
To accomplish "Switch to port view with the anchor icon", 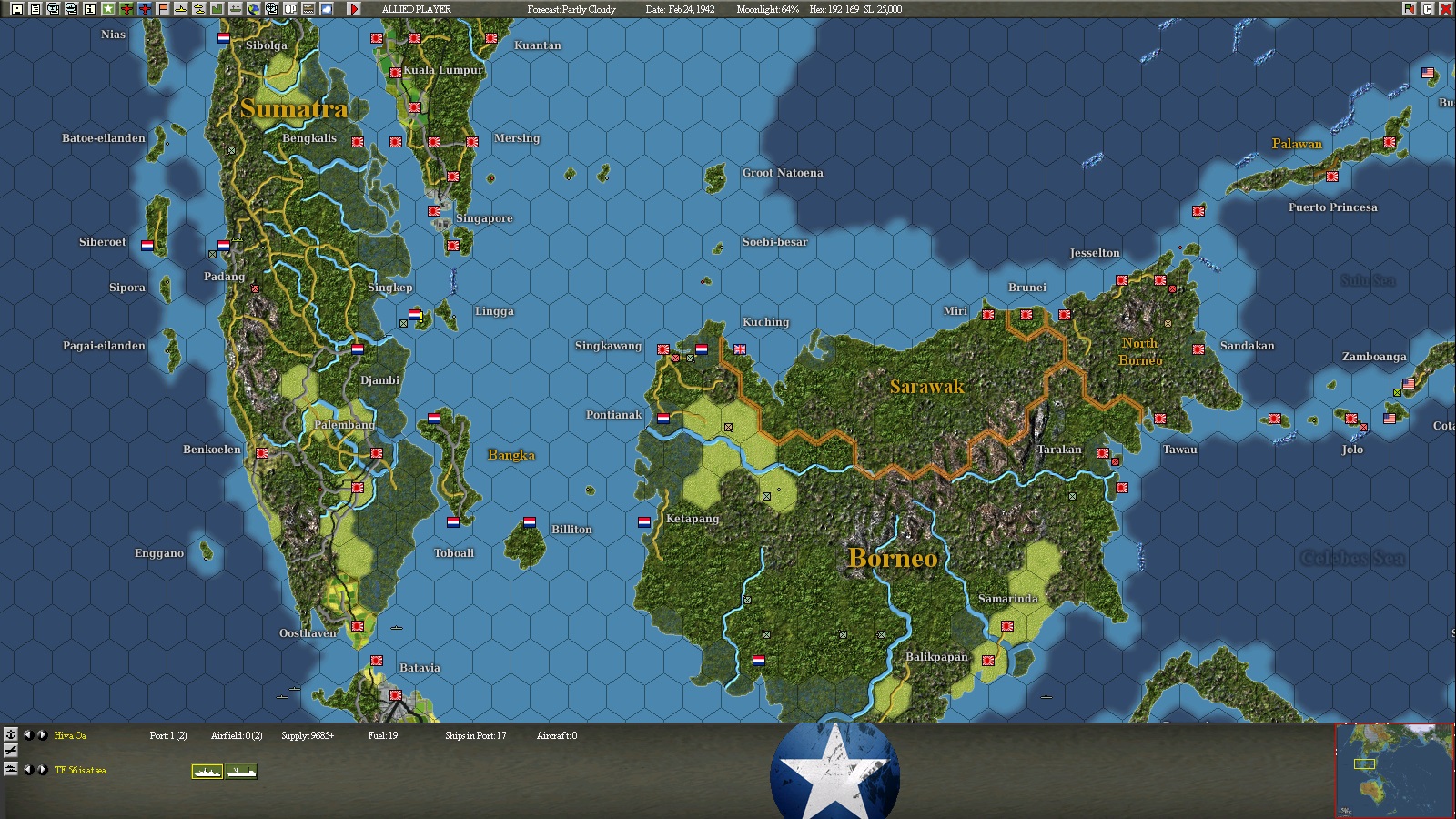I will click(12, 735).
